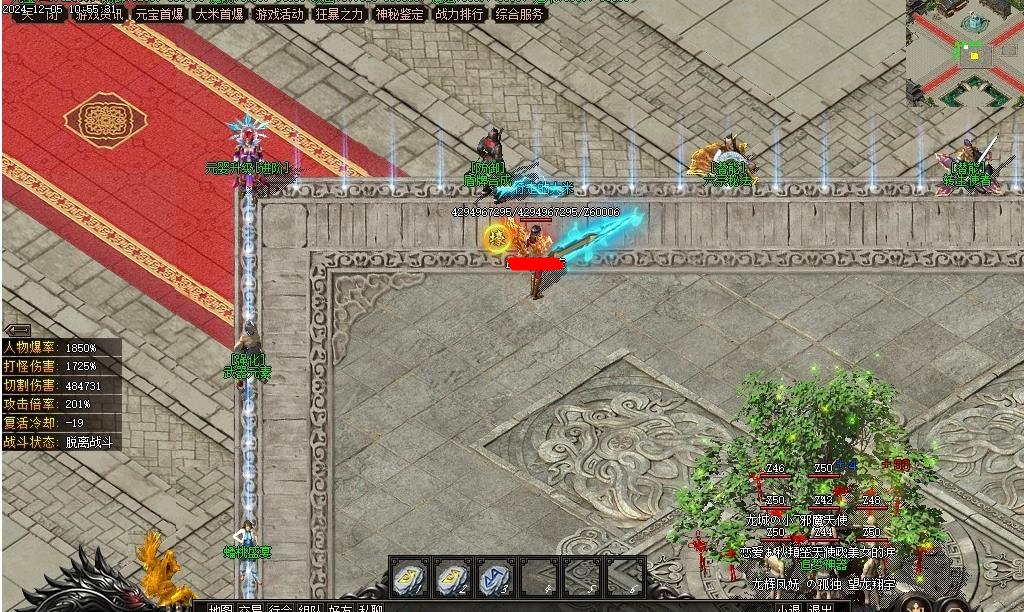This screenshot has height=612, width=1024.
Task: Click the minimap in the corner
Action: tap(964, 52)
